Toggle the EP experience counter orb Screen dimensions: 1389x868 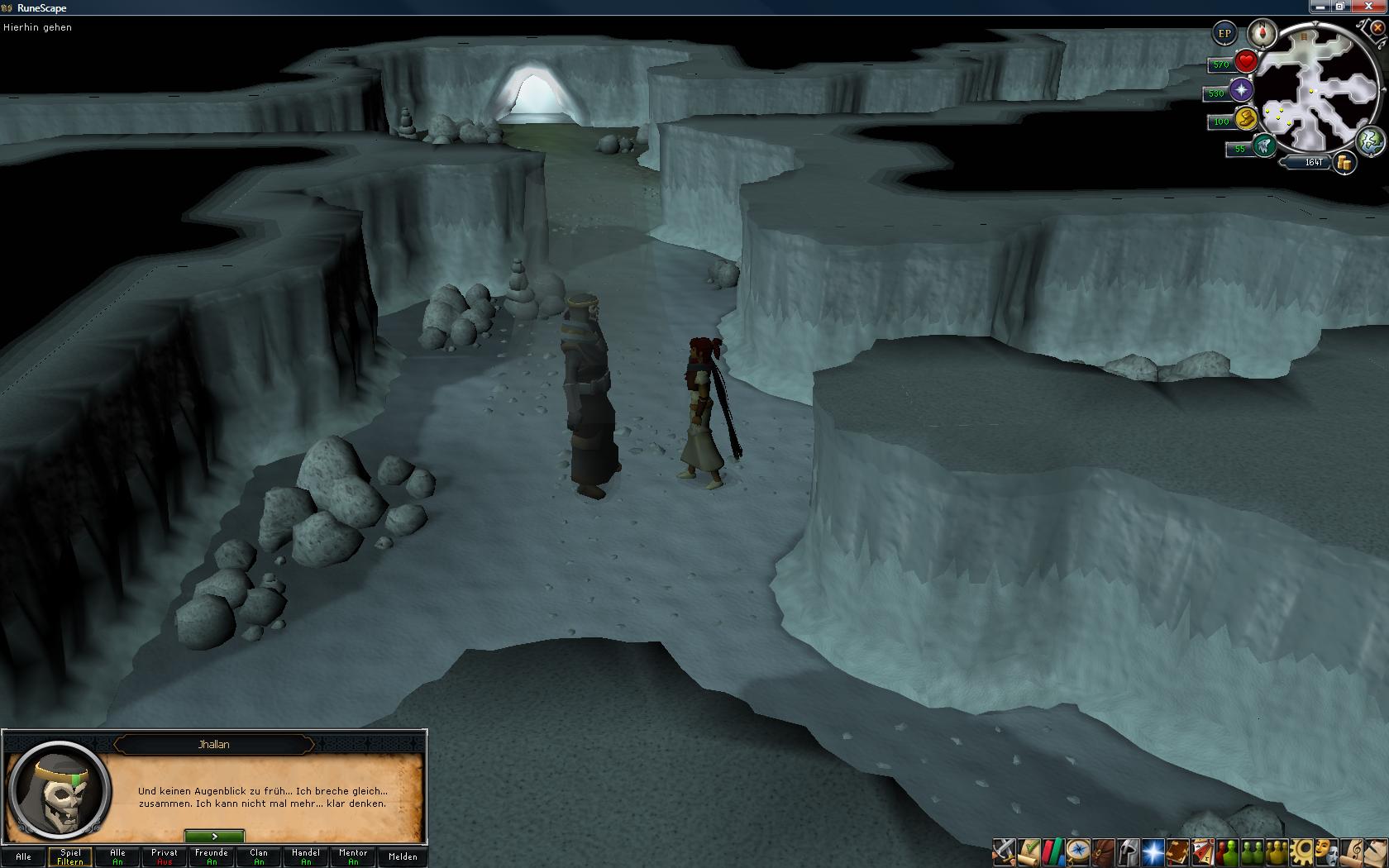click(x=1224, y=34)
